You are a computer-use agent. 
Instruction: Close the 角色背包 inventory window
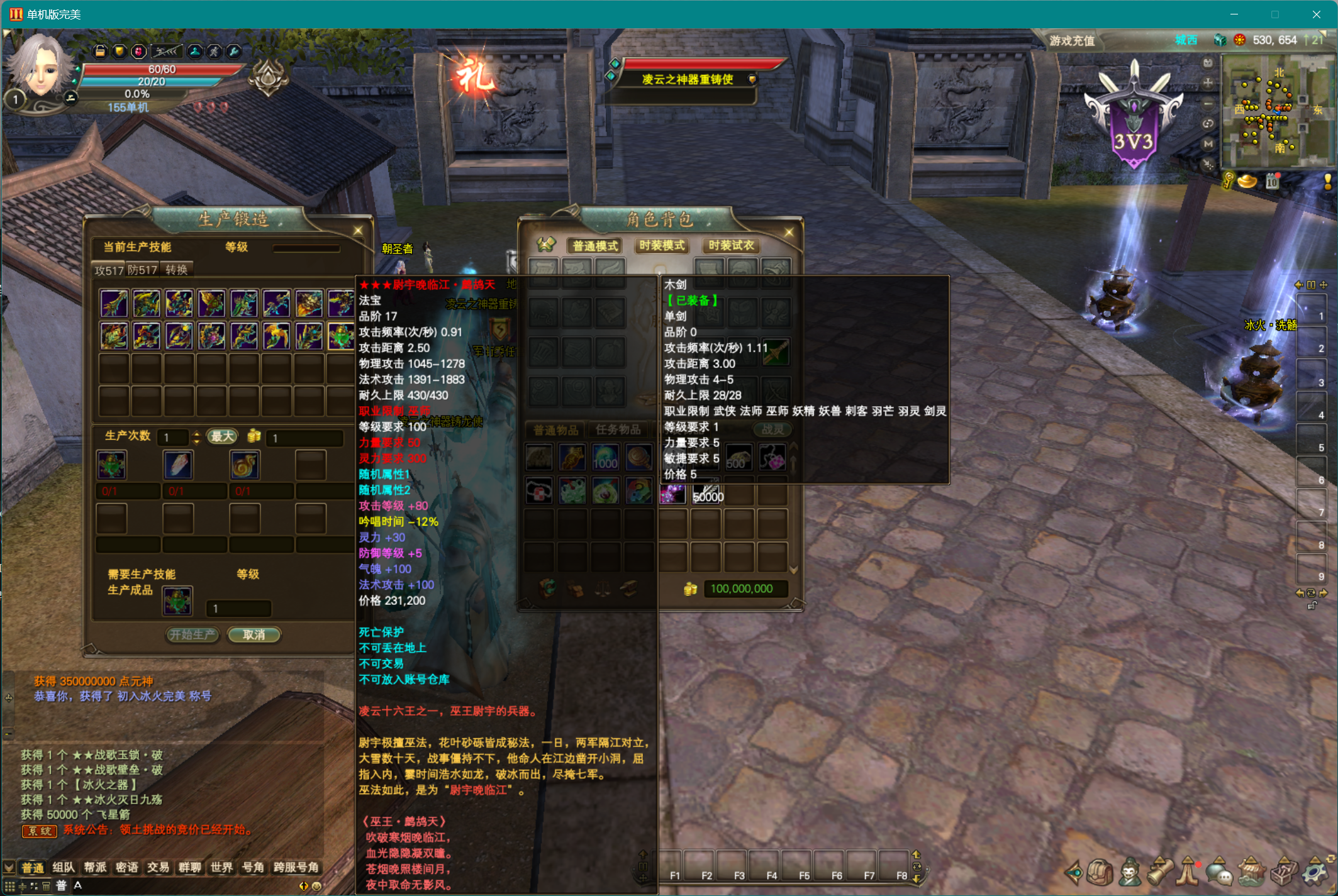tap(789, 232)
